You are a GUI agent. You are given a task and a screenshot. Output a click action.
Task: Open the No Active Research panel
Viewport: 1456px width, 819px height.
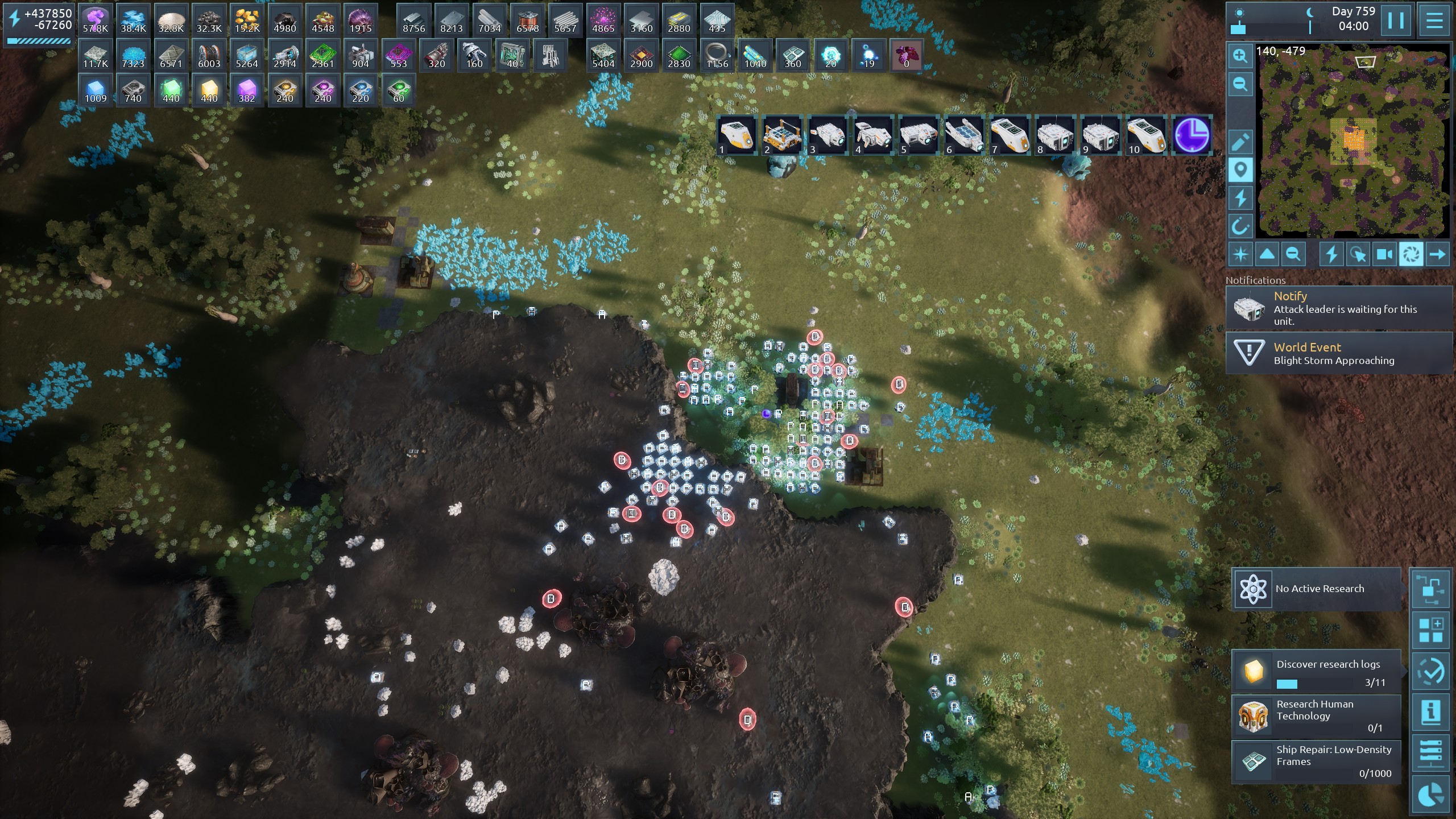click(1316, 589)
